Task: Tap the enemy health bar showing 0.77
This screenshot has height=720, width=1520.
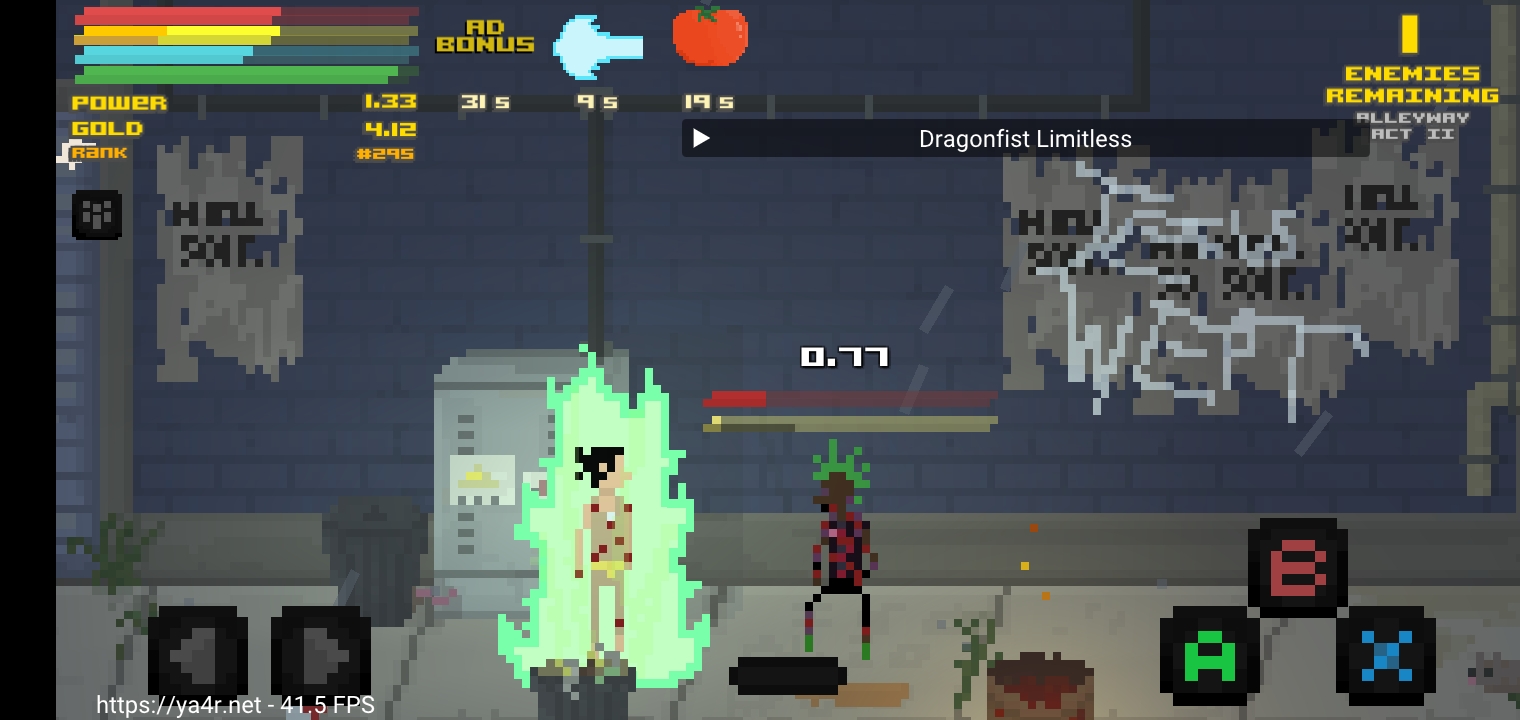Action: [850, 397]
